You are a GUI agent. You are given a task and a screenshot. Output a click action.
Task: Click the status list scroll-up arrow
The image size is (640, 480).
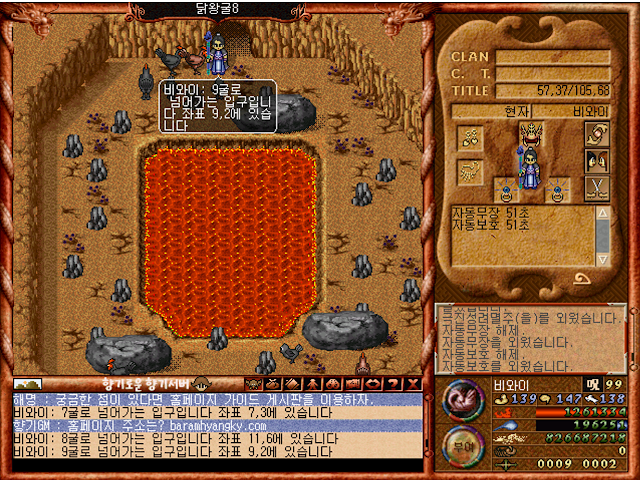tap(603, 213)
